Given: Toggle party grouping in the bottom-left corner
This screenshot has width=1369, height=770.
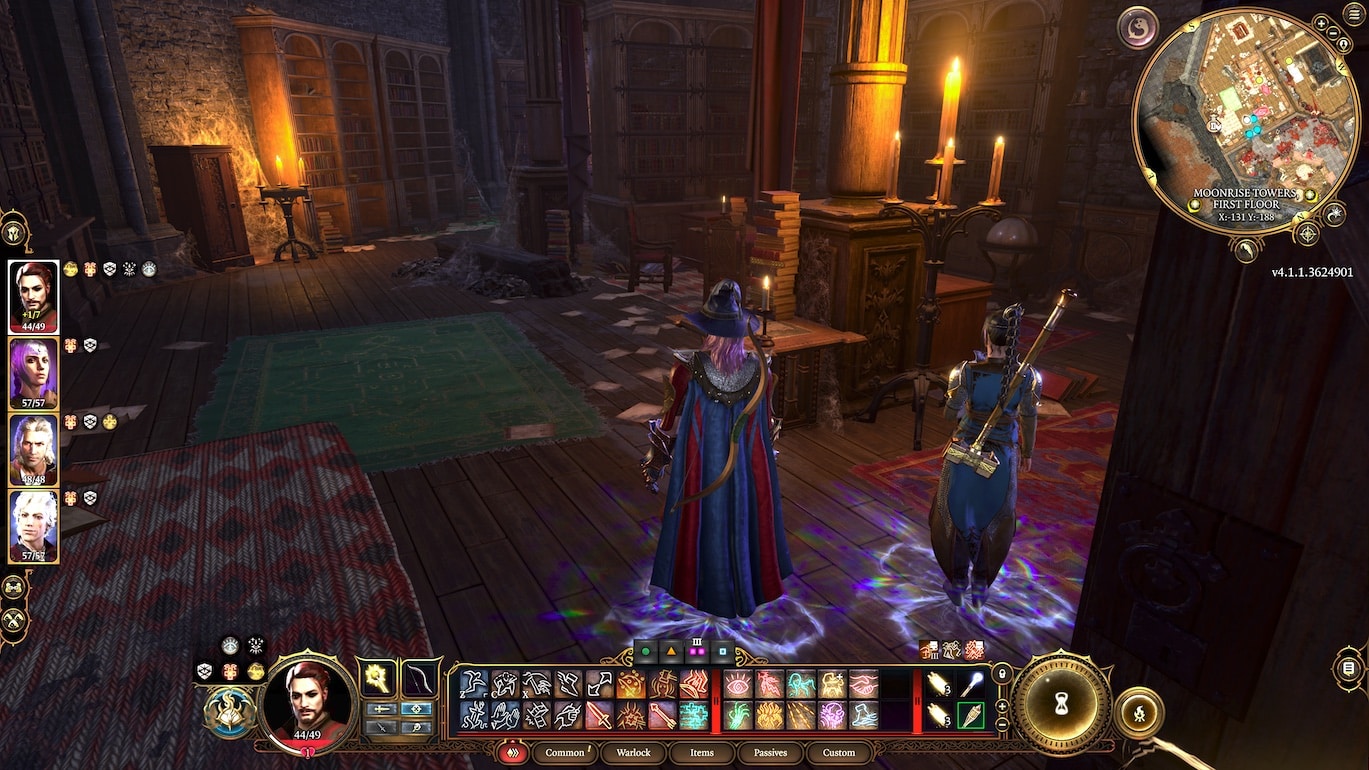Looking at the screenshot, I should 13,588.
